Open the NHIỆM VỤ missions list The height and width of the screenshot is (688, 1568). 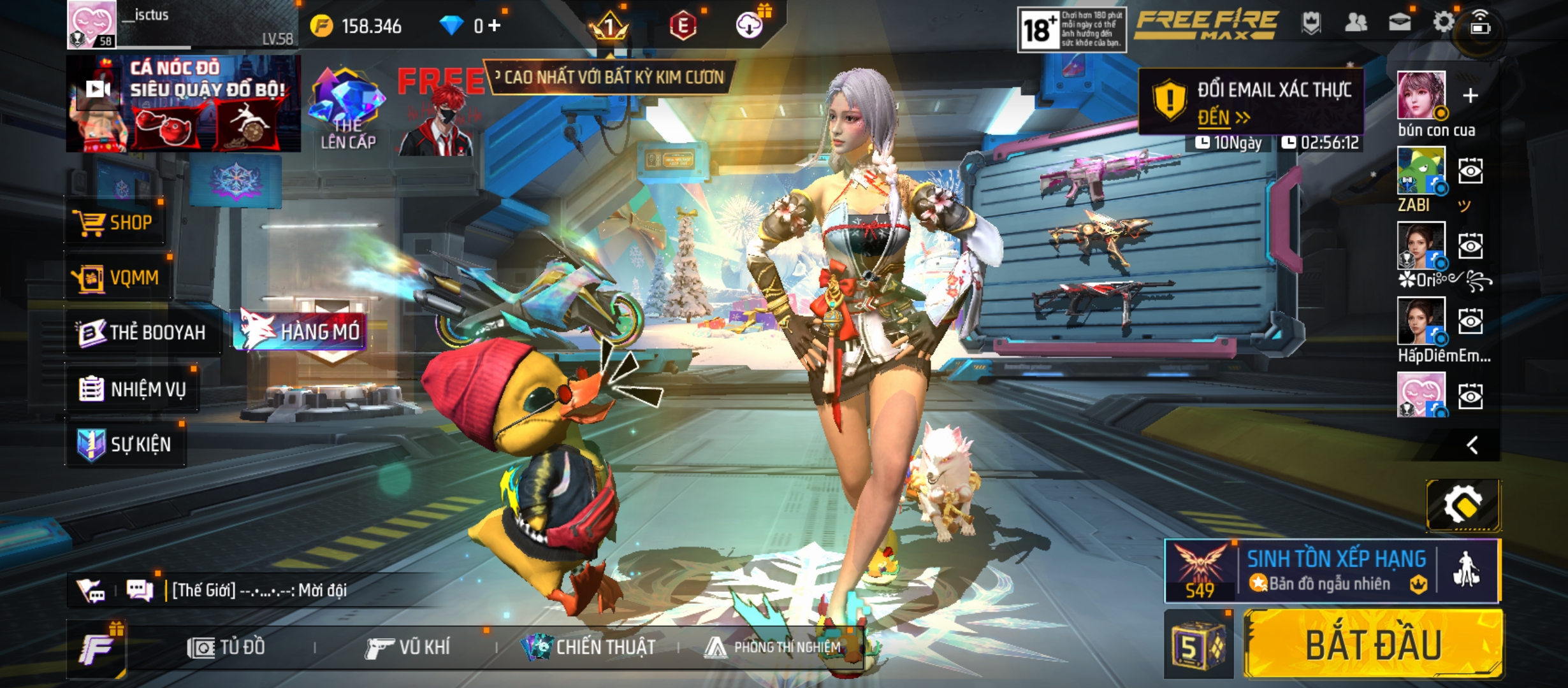pyautogui.click(x=133, y=389)
